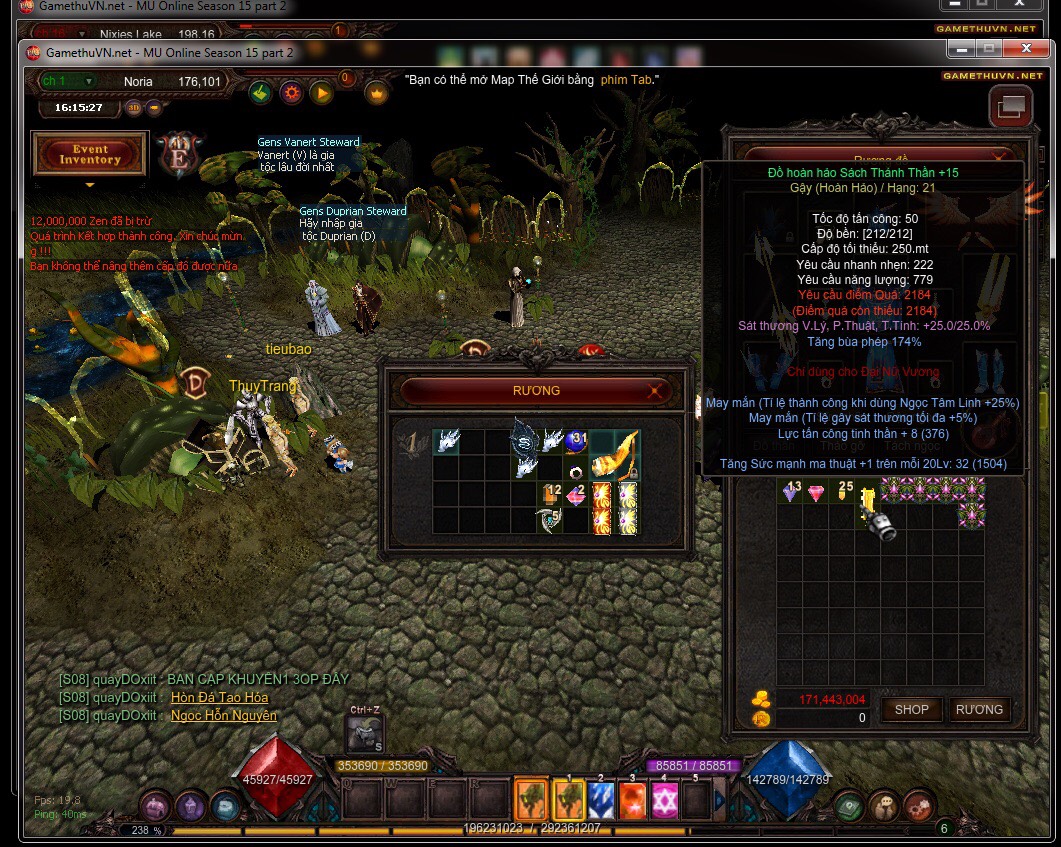The height and width of the screenshot is (847, 1061).
Task: Open the Event Inventory panel
Action: coord(90,155)
